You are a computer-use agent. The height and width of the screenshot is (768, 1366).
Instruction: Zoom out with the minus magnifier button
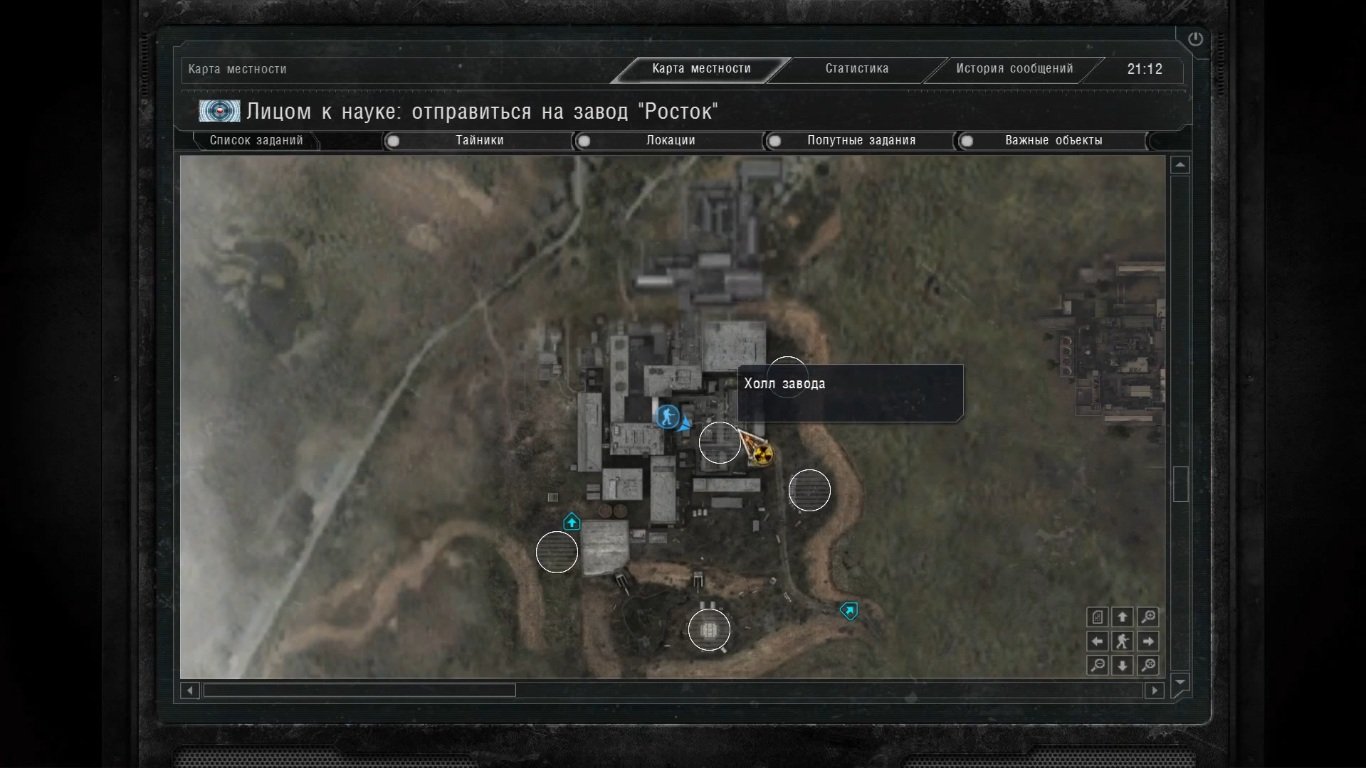1098,666
